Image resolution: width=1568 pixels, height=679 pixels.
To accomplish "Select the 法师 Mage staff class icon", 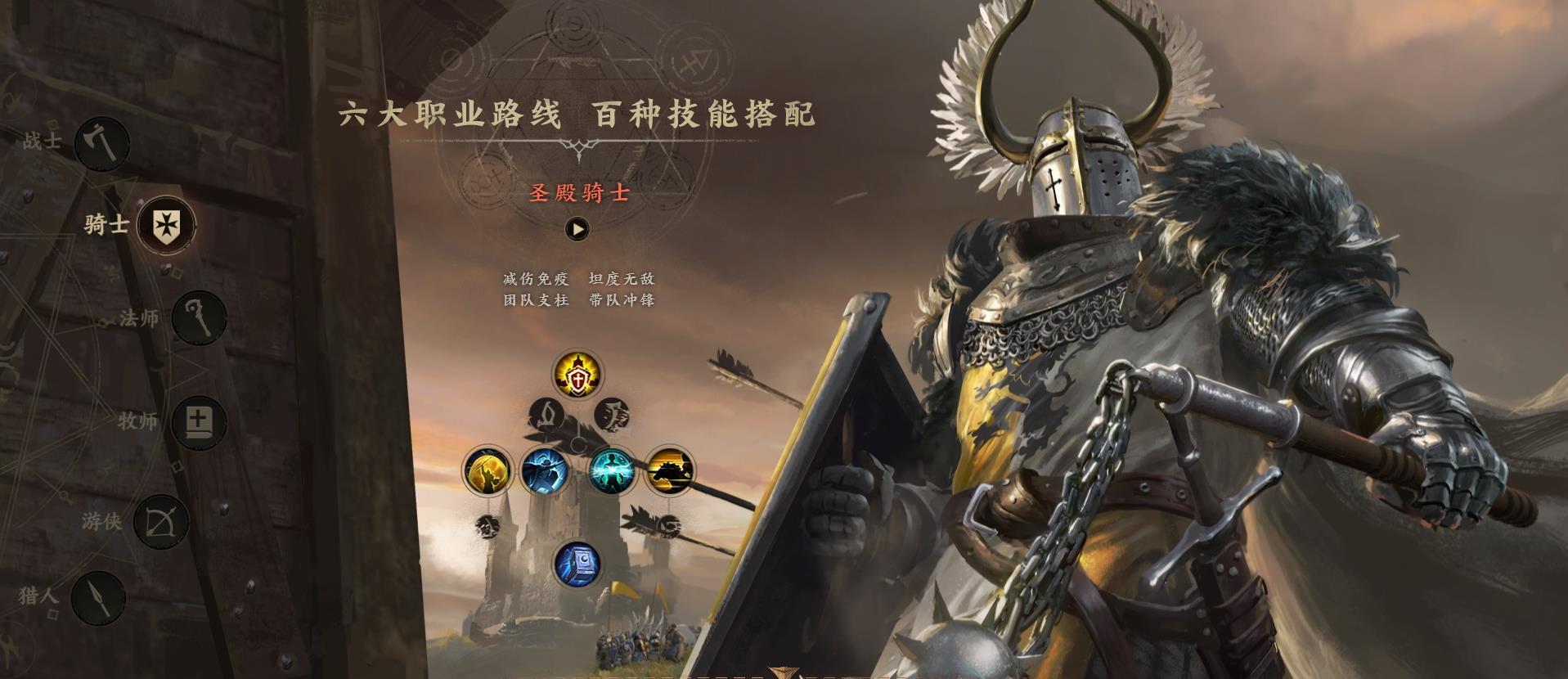I will coord(200,317).
